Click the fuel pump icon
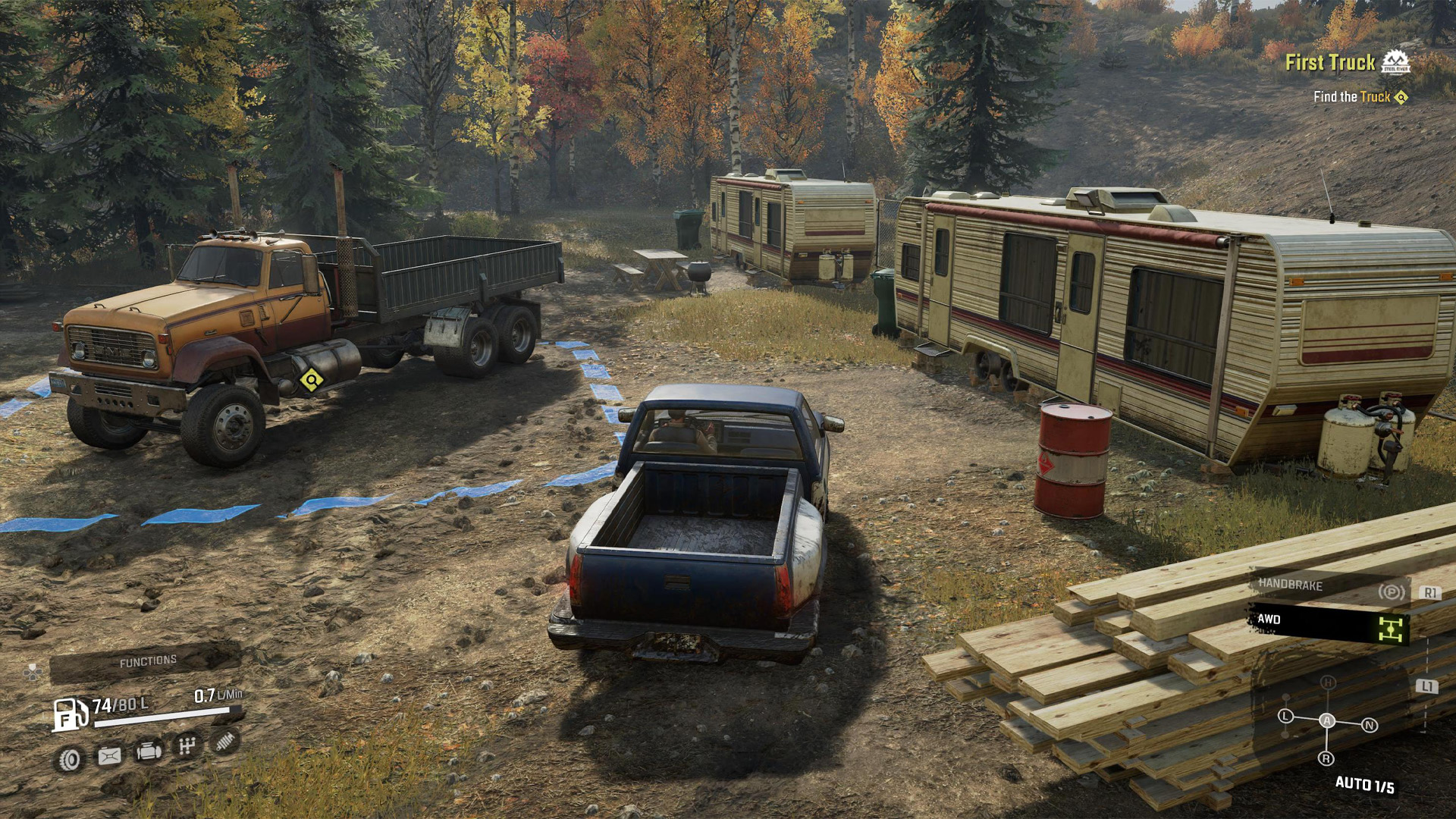 [x=69, y=713]
